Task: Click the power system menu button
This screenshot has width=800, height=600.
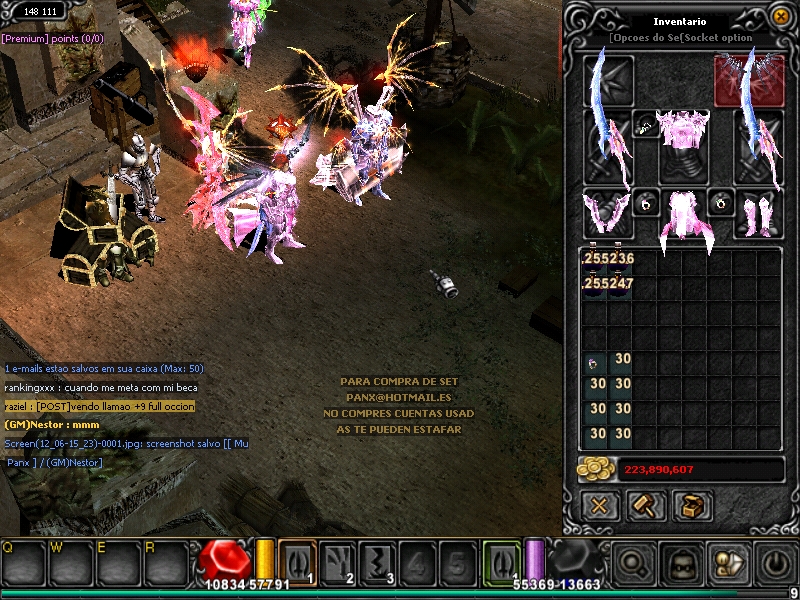Action: pyautogui.click(x=774, y=564)
